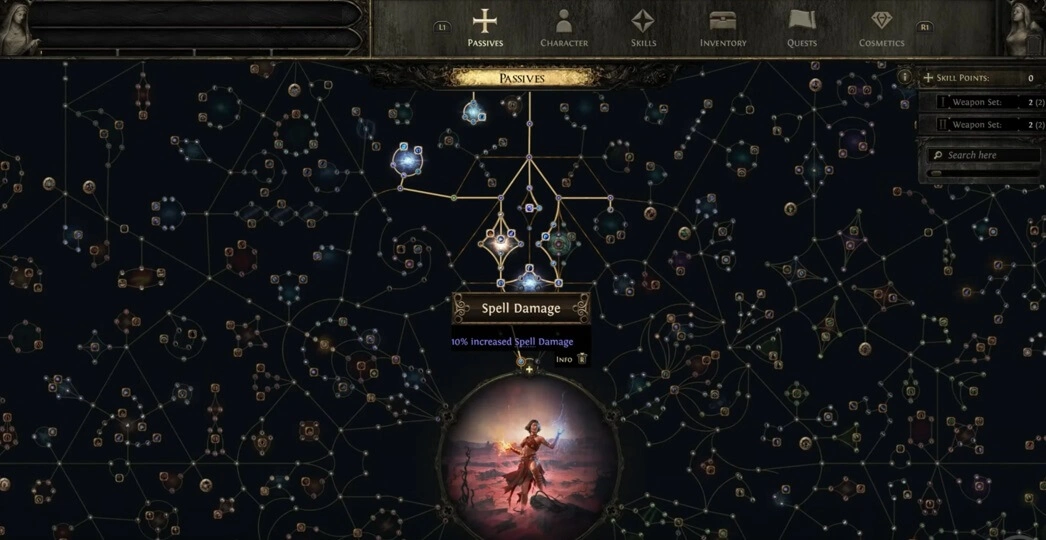Screen dimensions: 1046x540
Task: Open the Inventory tab
Action: point(723,27)
